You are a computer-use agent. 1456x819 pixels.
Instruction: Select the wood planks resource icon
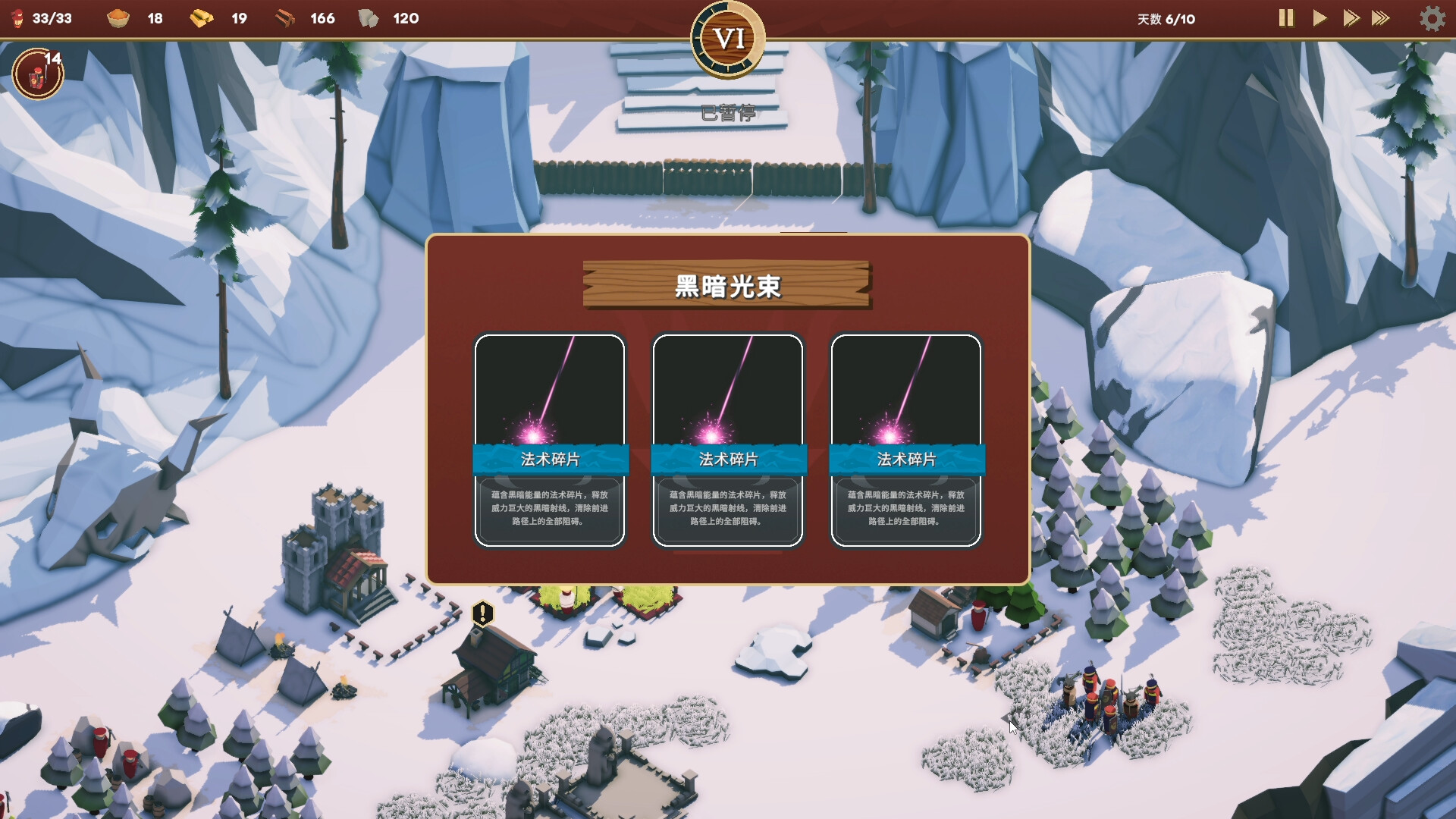[284, 18]
